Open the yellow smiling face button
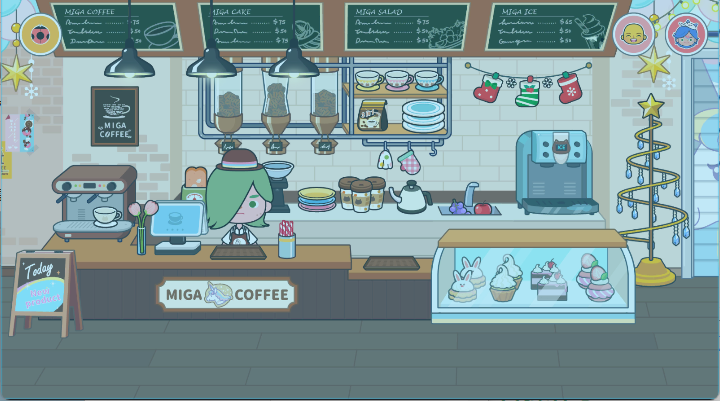720x401 pixels. tap(633, 35)
